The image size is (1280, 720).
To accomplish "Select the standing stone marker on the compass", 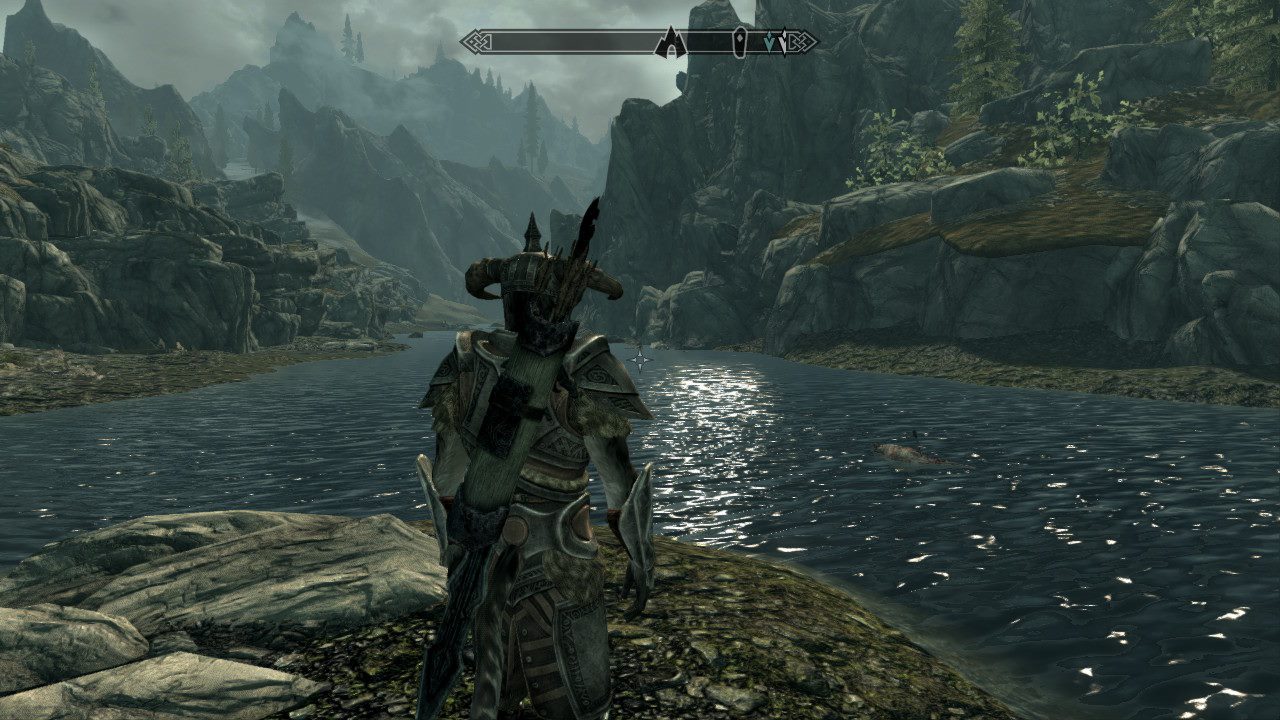I will pyautogui.click(x=739, y=43).
